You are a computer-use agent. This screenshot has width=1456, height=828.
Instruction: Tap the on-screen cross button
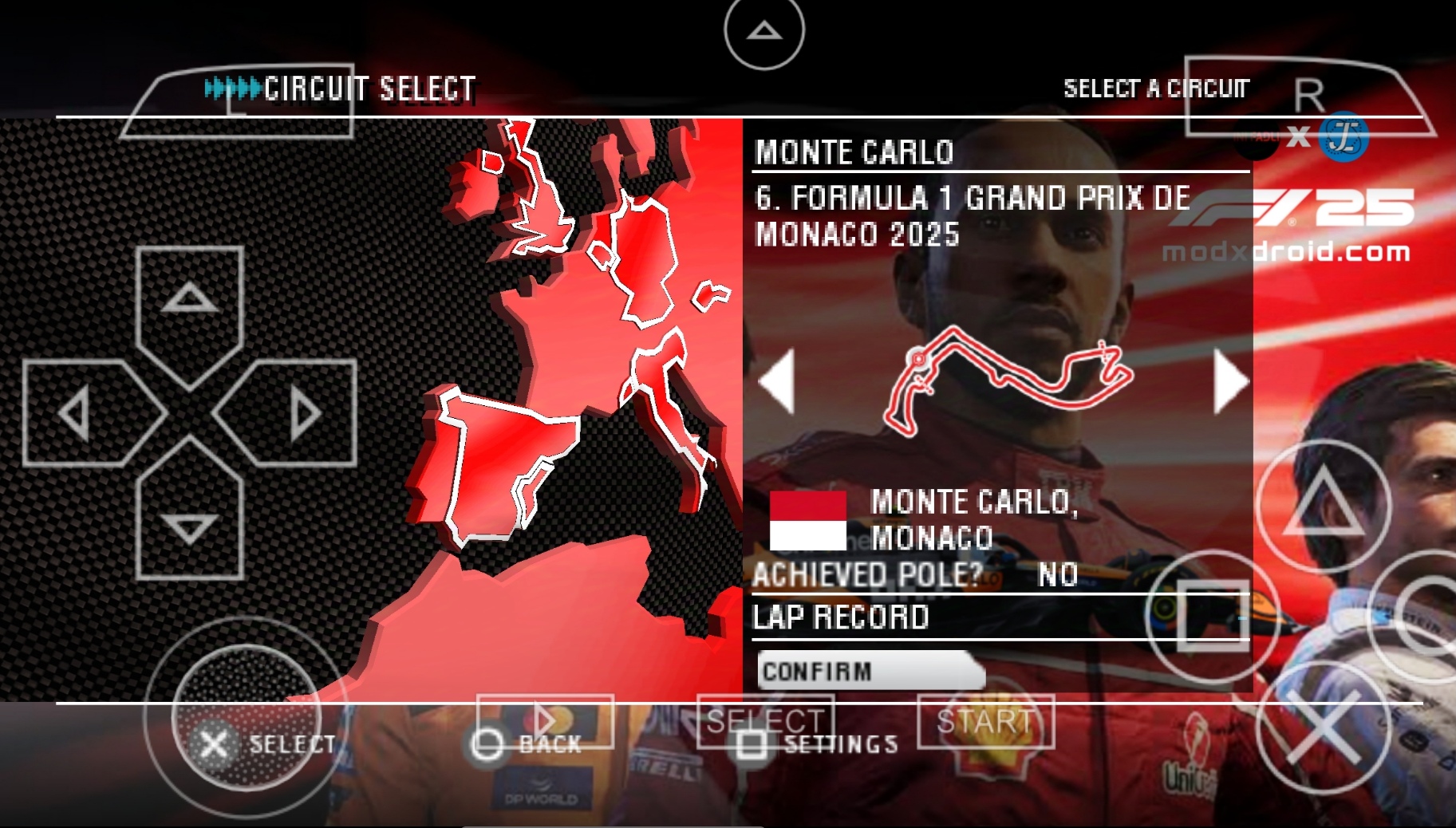click(x=1323, y=727)
